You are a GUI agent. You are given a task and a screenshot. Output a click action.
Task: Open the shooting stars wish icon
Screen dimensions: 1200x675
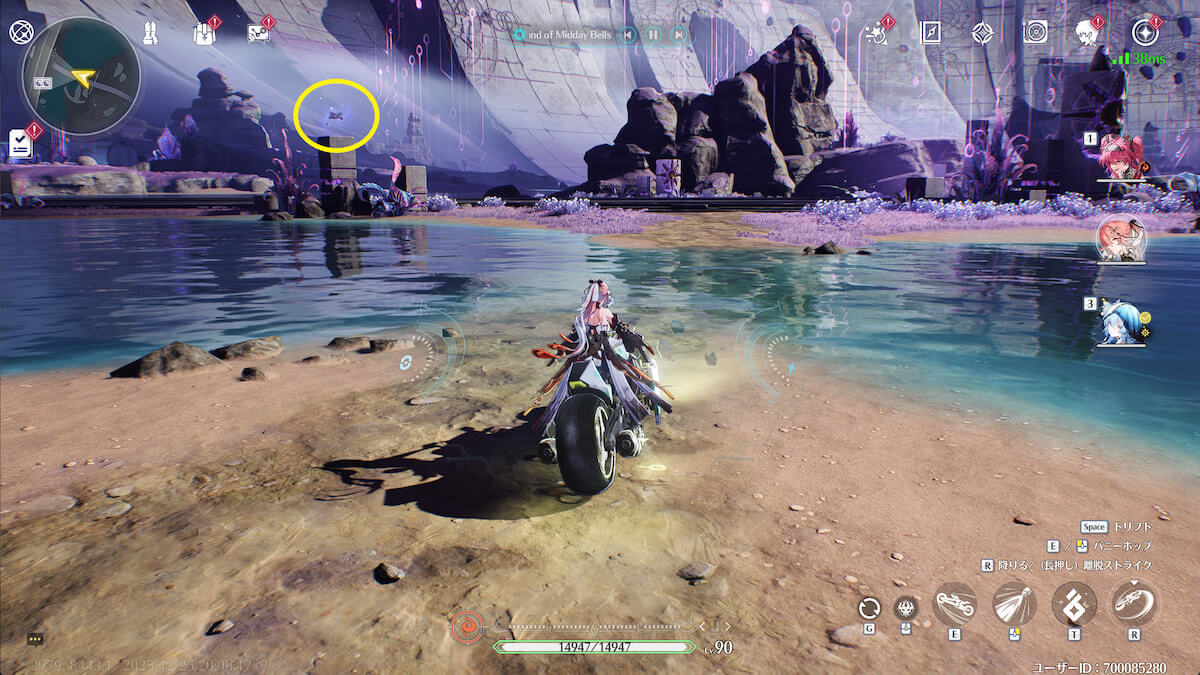(x=878, y=33)
